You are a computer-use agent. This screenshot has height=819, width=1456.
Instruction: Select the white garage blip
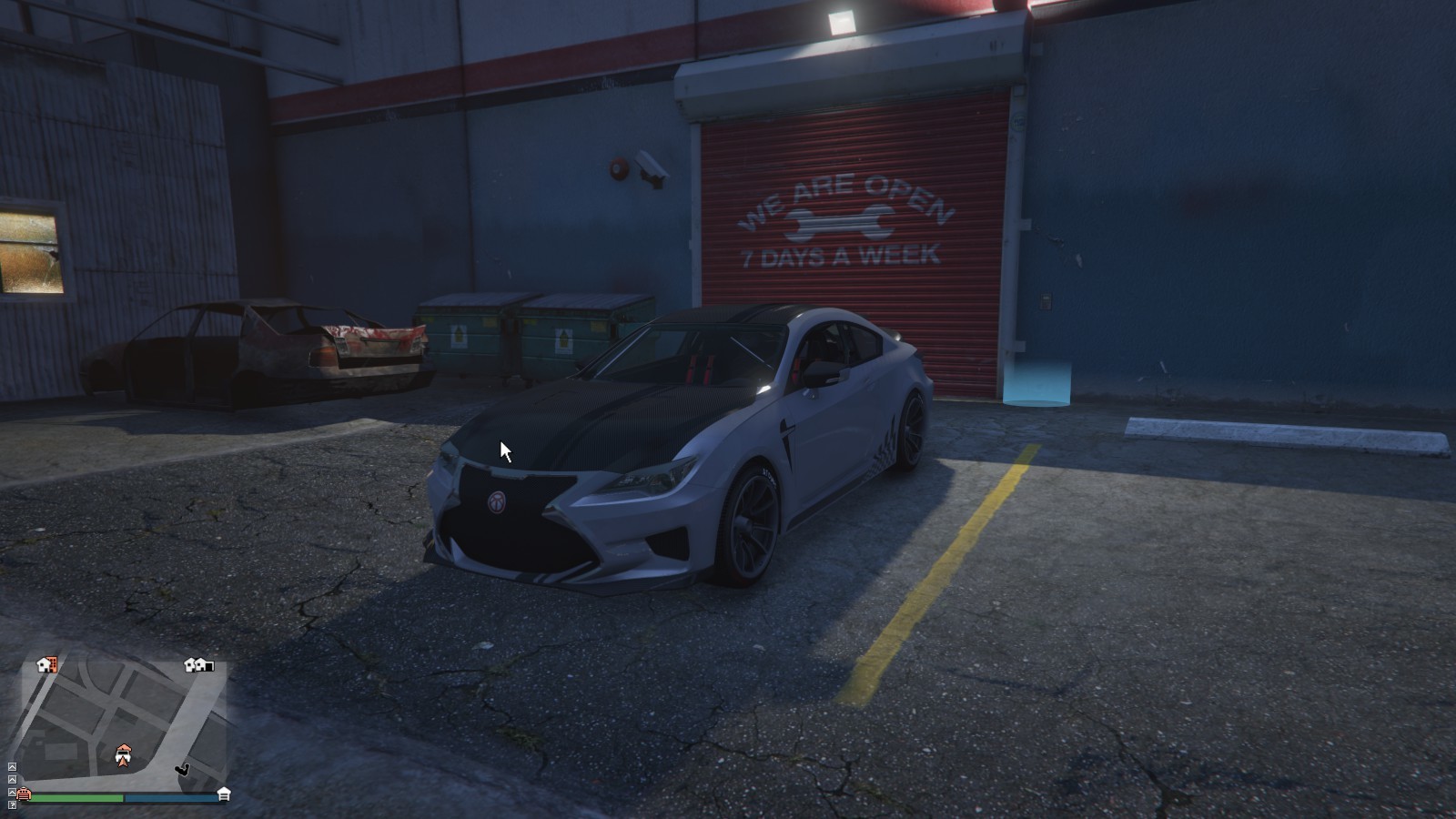pos(224,794)
